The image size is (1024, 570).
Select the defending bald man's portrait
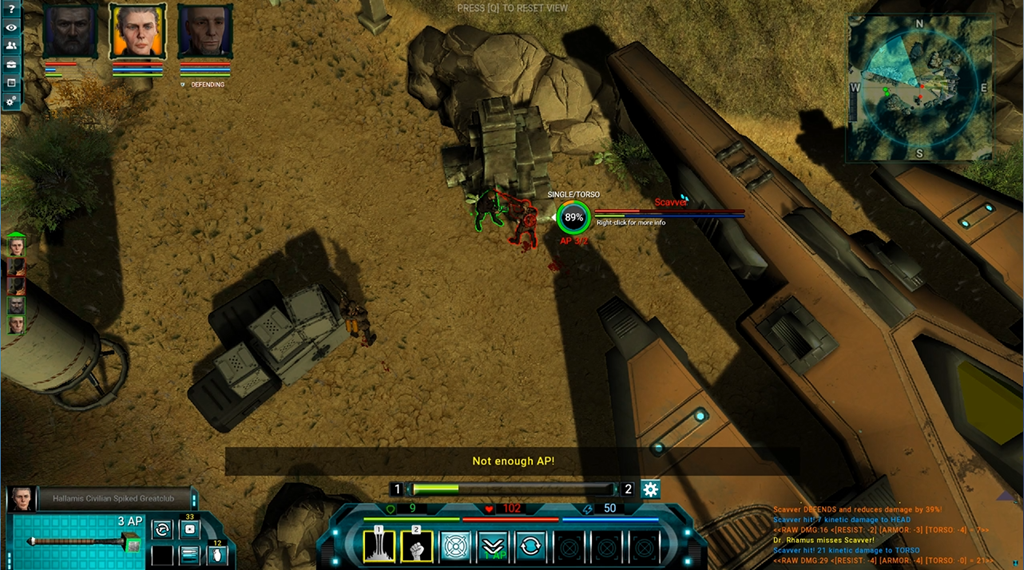click(205, 32)
